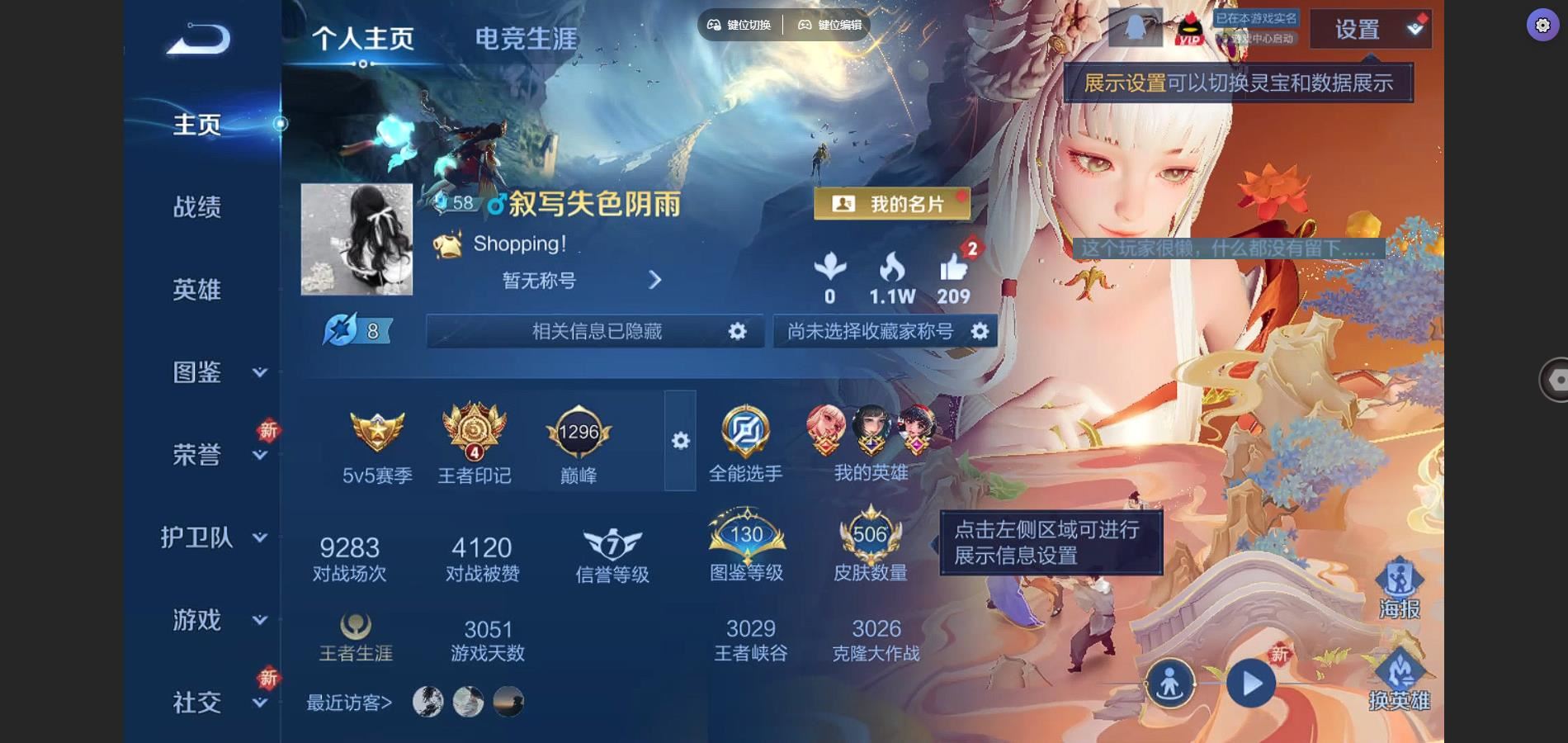
Task: Open 我的名片 card
Action: click(x=892, y=204)
